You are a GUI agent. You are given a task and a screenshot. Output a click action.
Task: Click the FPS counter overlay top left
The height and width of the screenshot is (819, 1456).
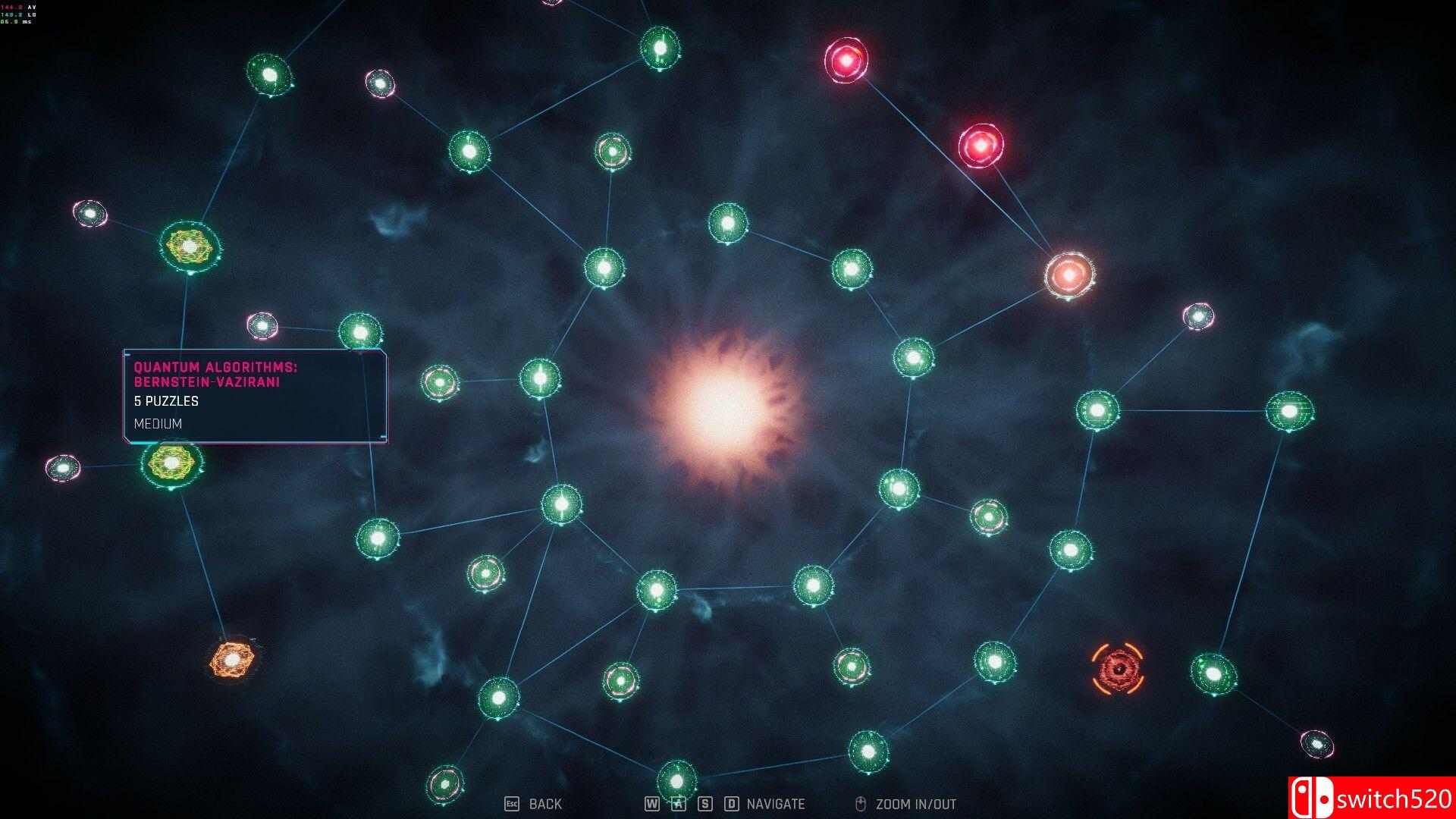coord(19,14)
